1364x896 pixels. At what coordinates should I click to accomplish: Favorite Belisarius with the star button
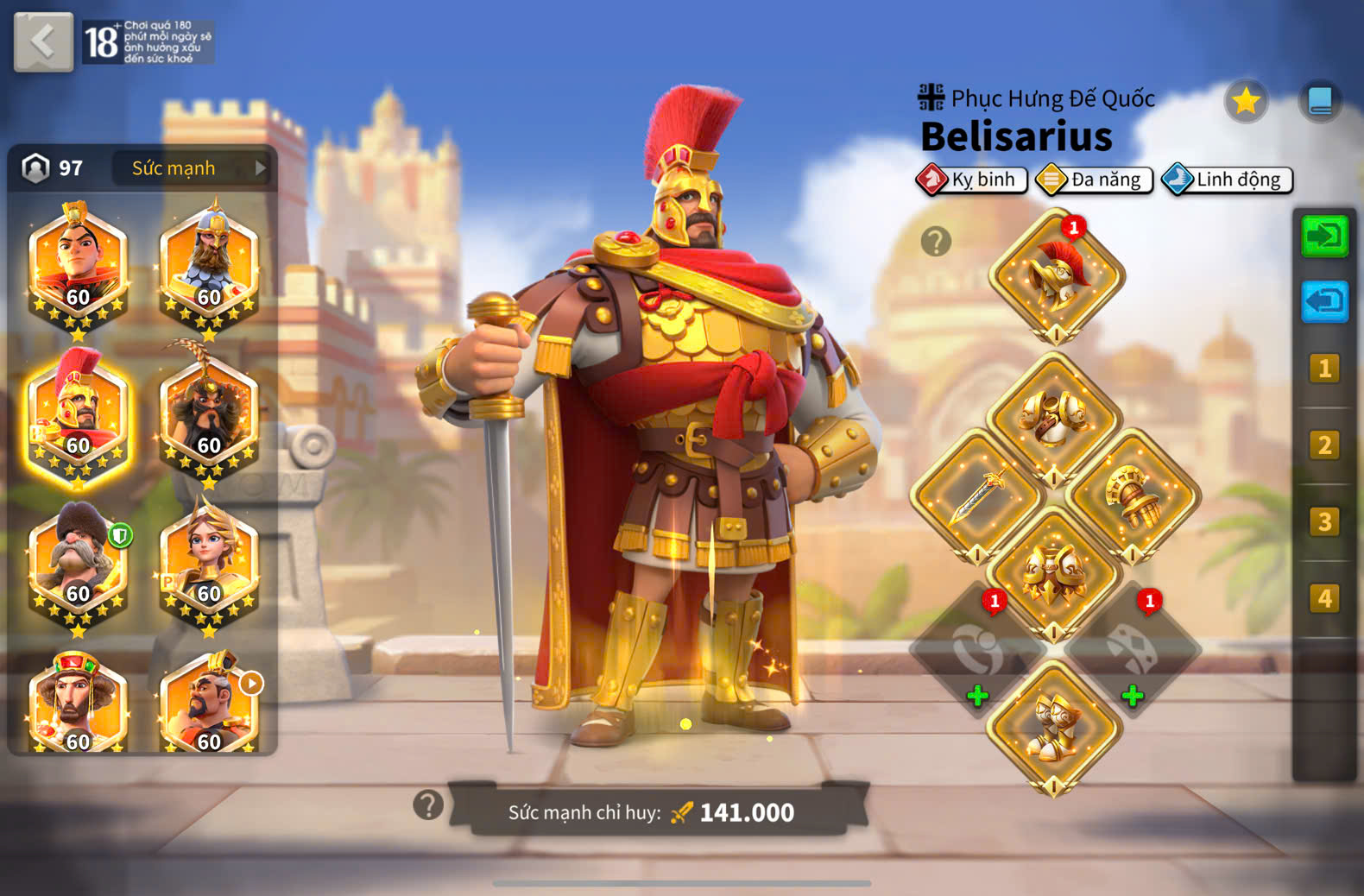pos(1246,102)
